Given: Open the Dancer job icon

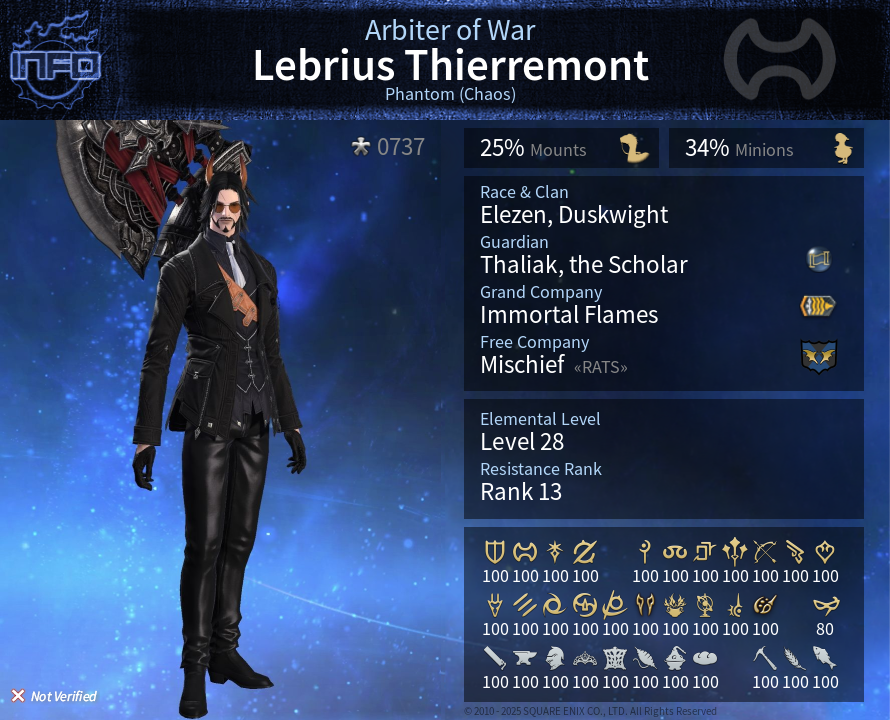Looking at the screenshot, I should tap(825, 551).
